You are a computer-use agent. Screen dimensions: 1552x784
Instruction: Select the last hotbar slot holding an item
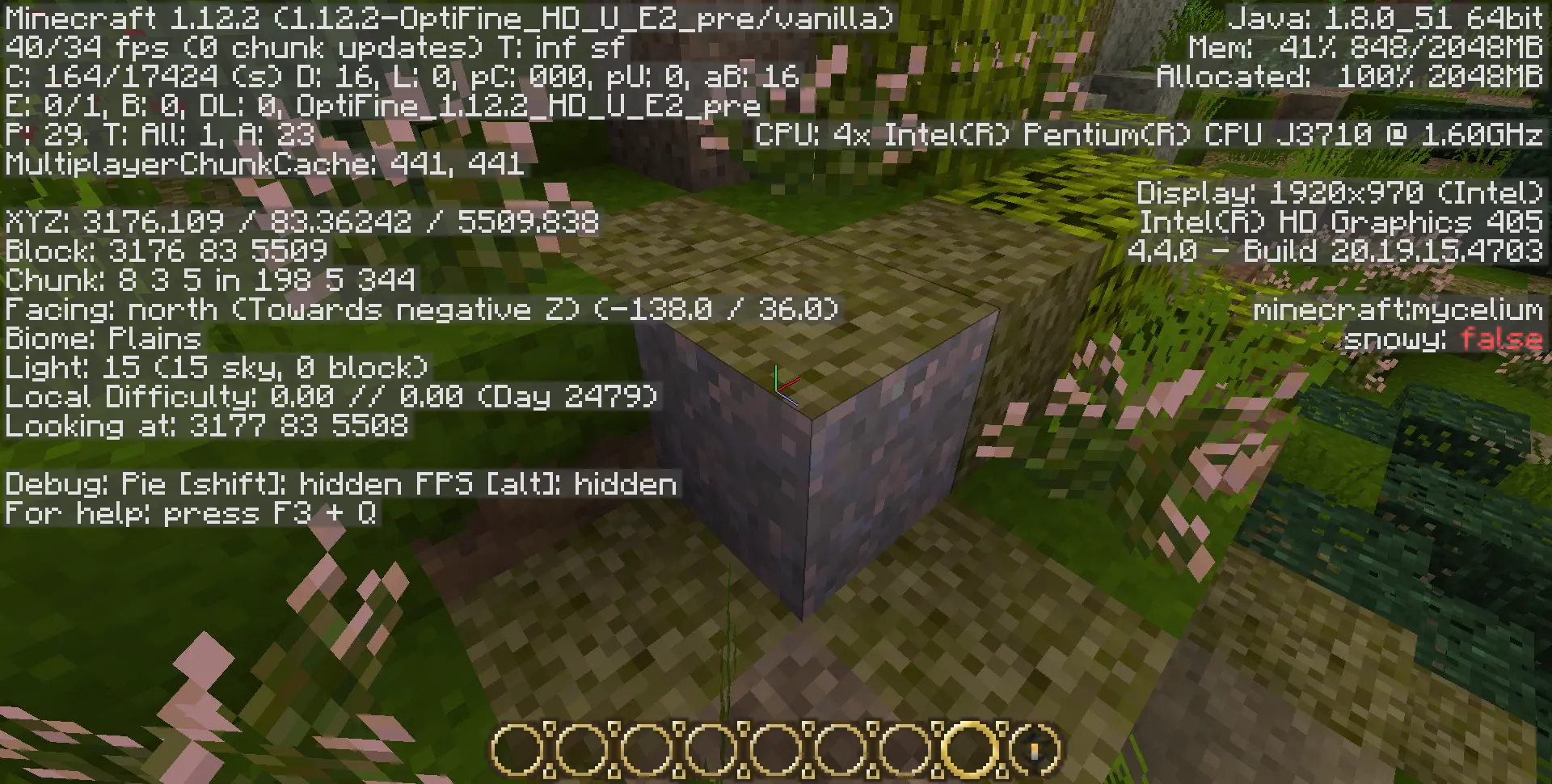pyautogui.click(x=1034, y=750)
